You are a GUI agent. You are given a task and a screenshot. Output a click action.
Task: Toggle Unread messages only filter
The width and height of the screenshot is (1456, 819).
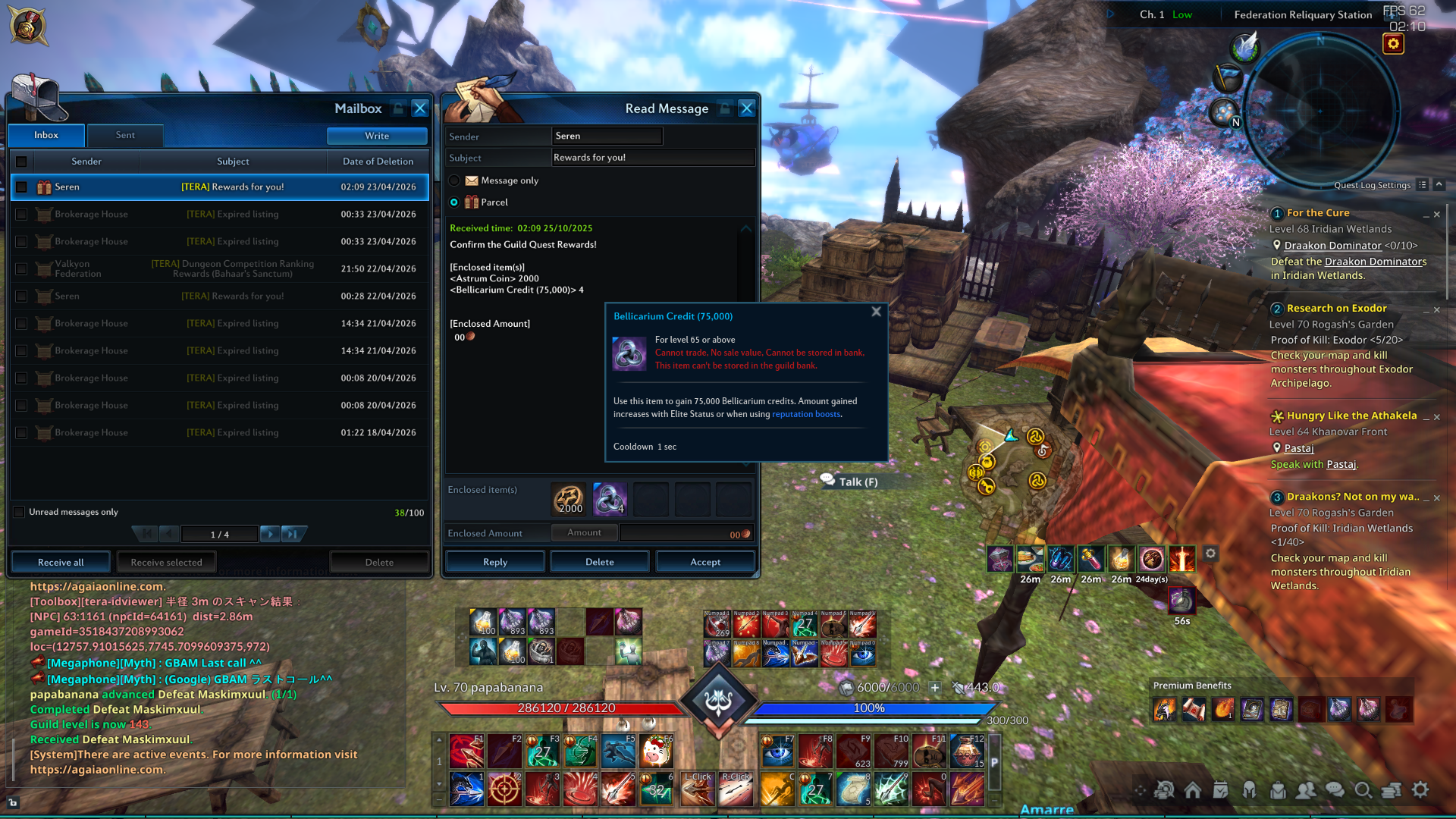tap(20, 512)
